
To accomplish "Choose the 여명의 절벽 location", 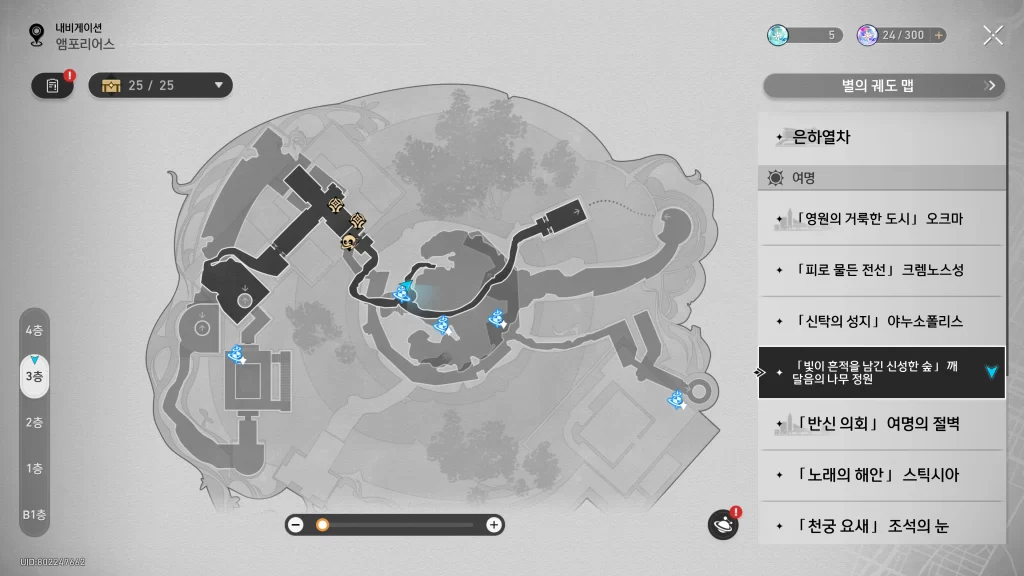I will tap(880, 424).
